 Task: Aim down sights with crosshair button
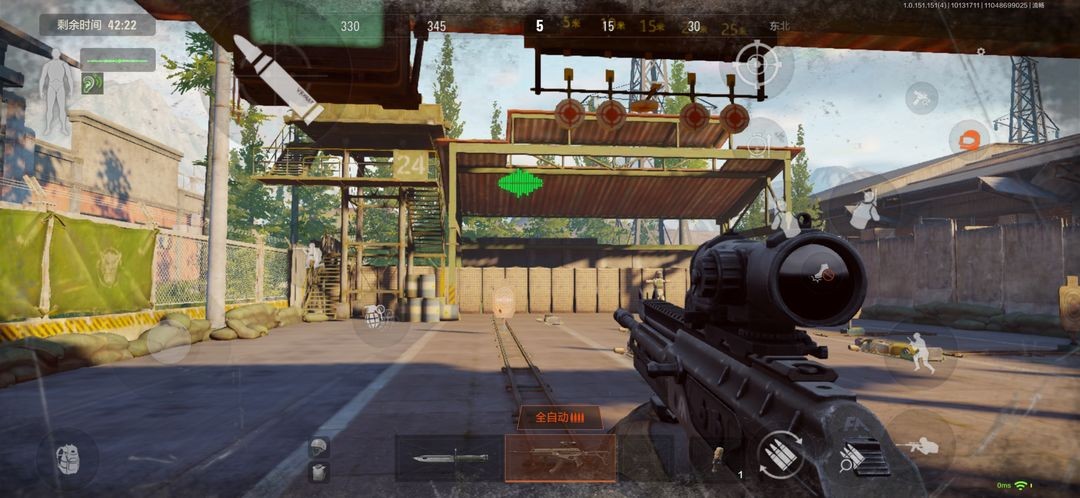click(x=756, y=64)
